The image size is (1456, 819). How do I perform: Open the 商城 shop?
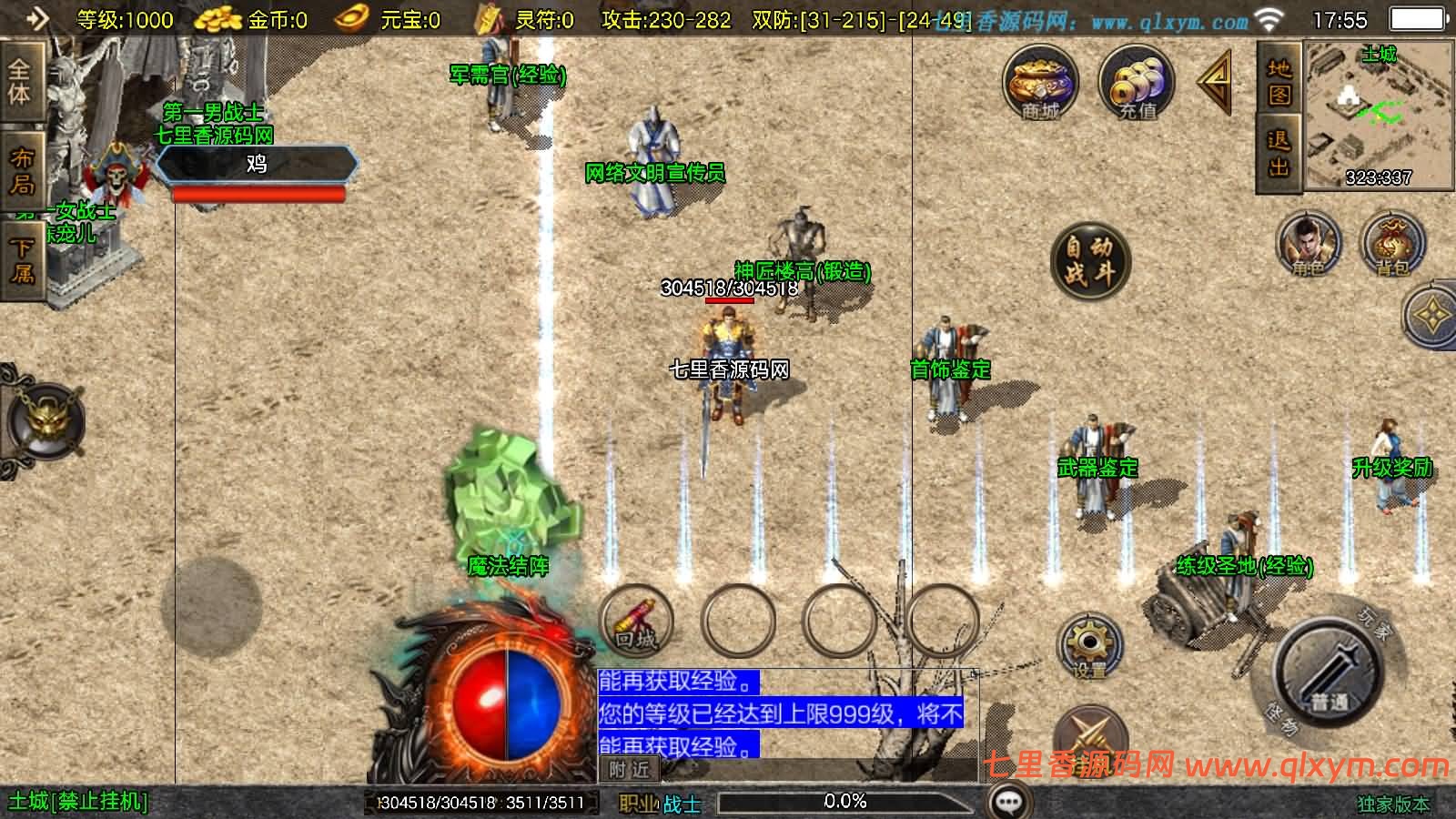point(1040,83)
